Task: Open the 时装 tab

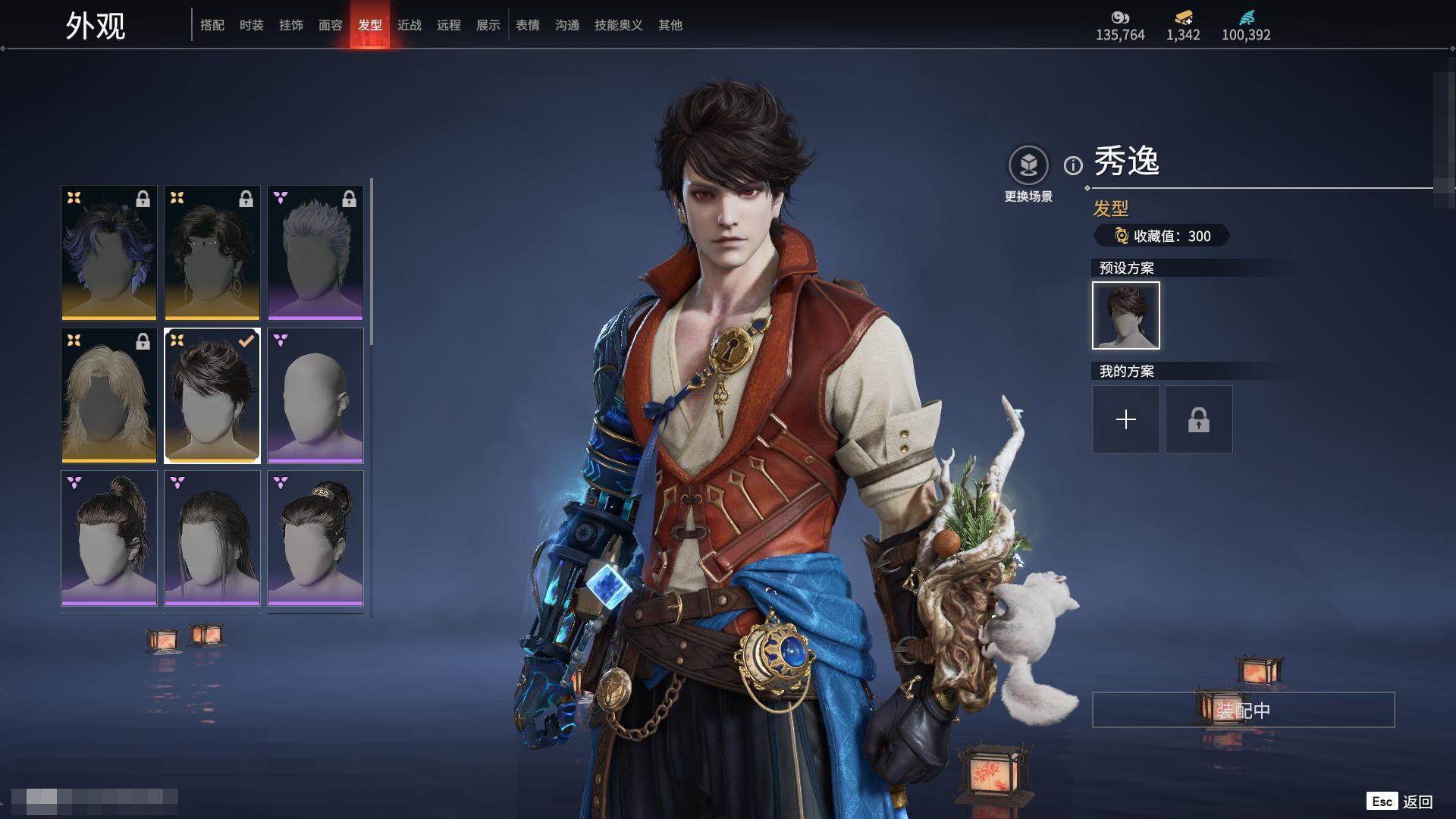Action: 252,25
